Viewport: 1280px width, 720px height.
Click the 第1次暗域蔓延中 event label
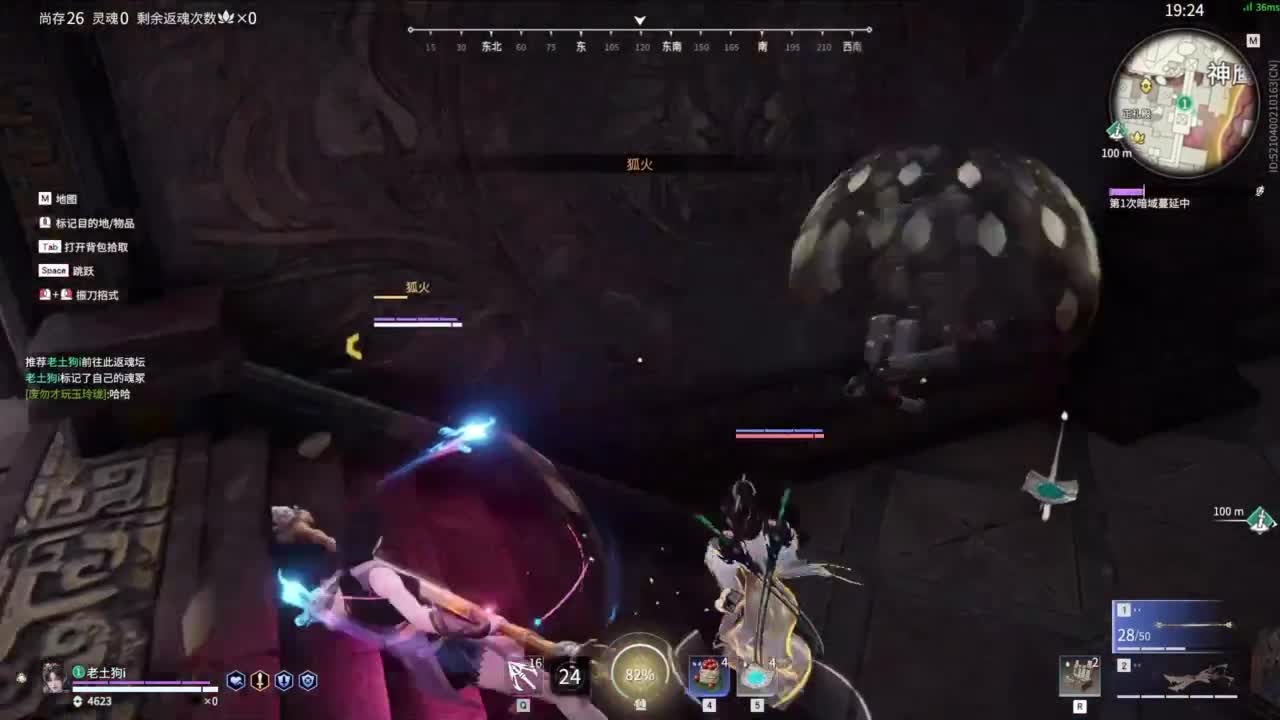coord(1149,201)
